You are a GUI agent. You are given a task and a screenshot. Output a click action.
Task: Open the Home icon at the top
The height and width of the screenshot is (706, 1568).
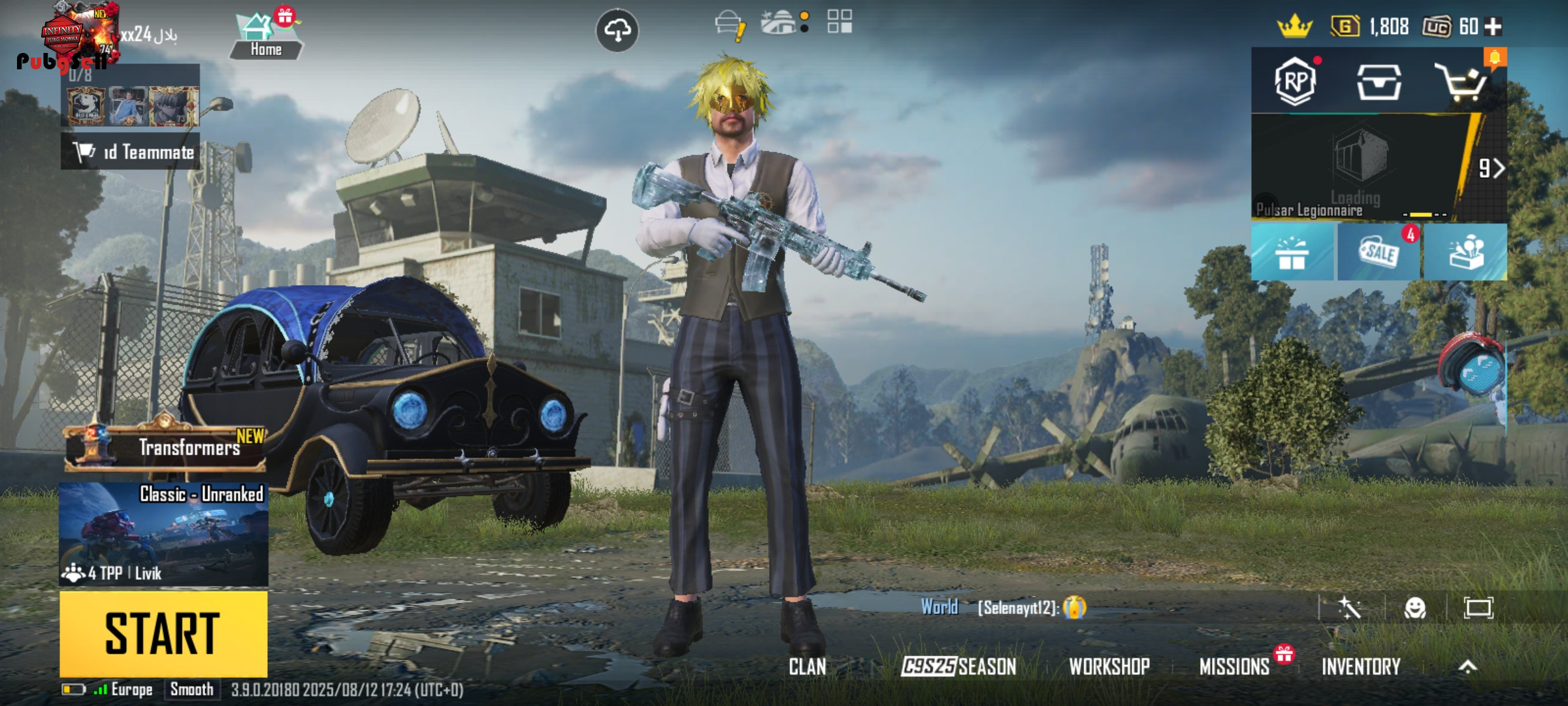[x=265, y=37]
